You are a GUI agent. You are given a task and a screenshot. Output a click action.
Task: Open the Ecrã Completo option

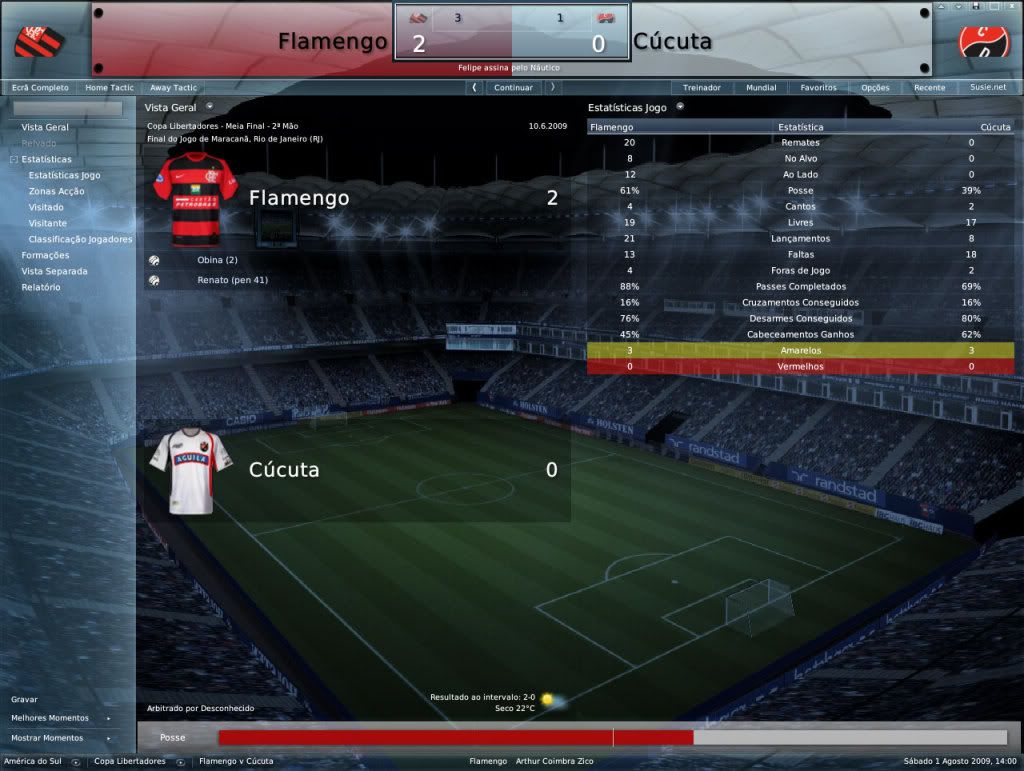point(40,88)
